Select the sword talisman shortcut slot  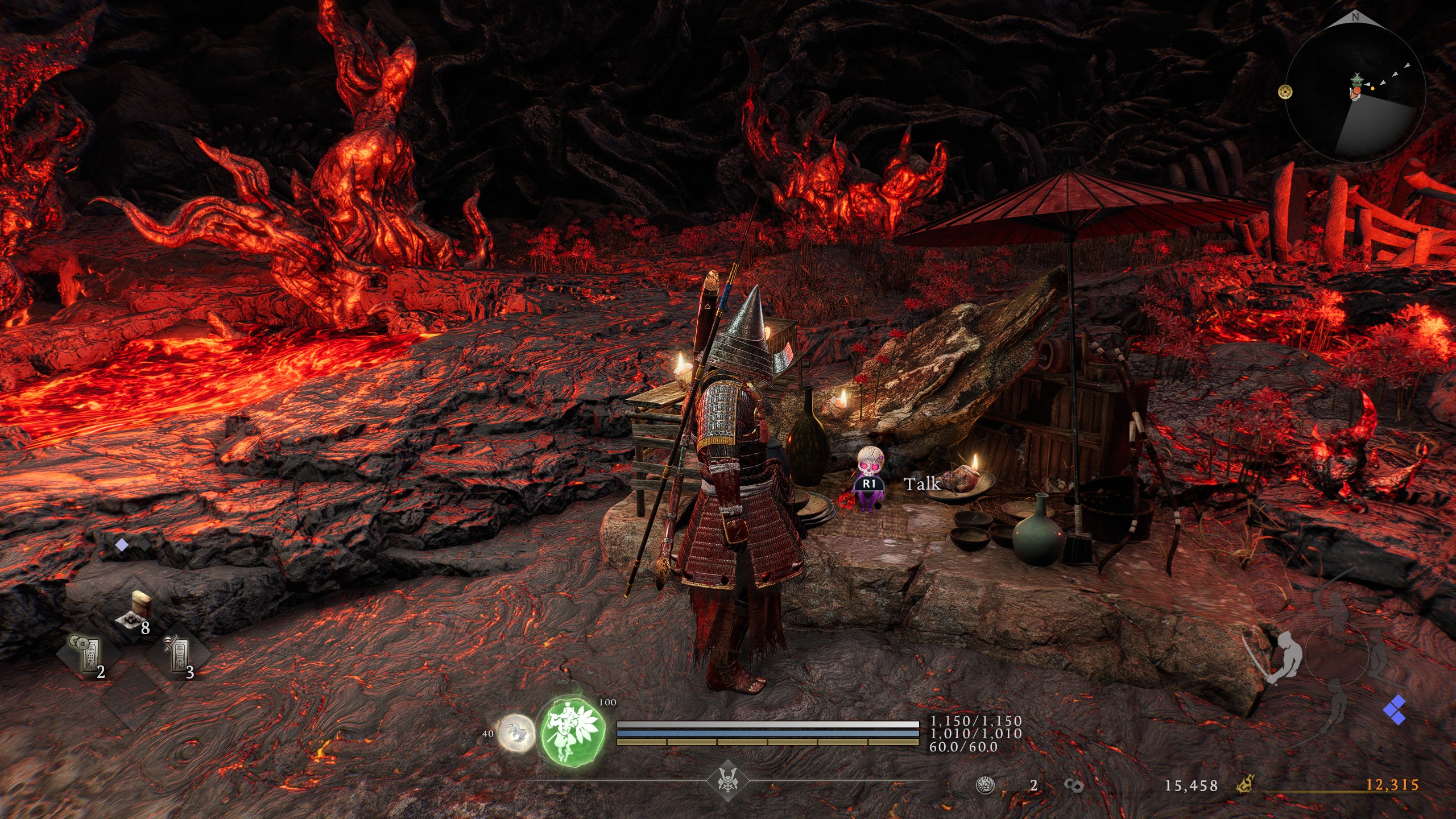point(177,655)
